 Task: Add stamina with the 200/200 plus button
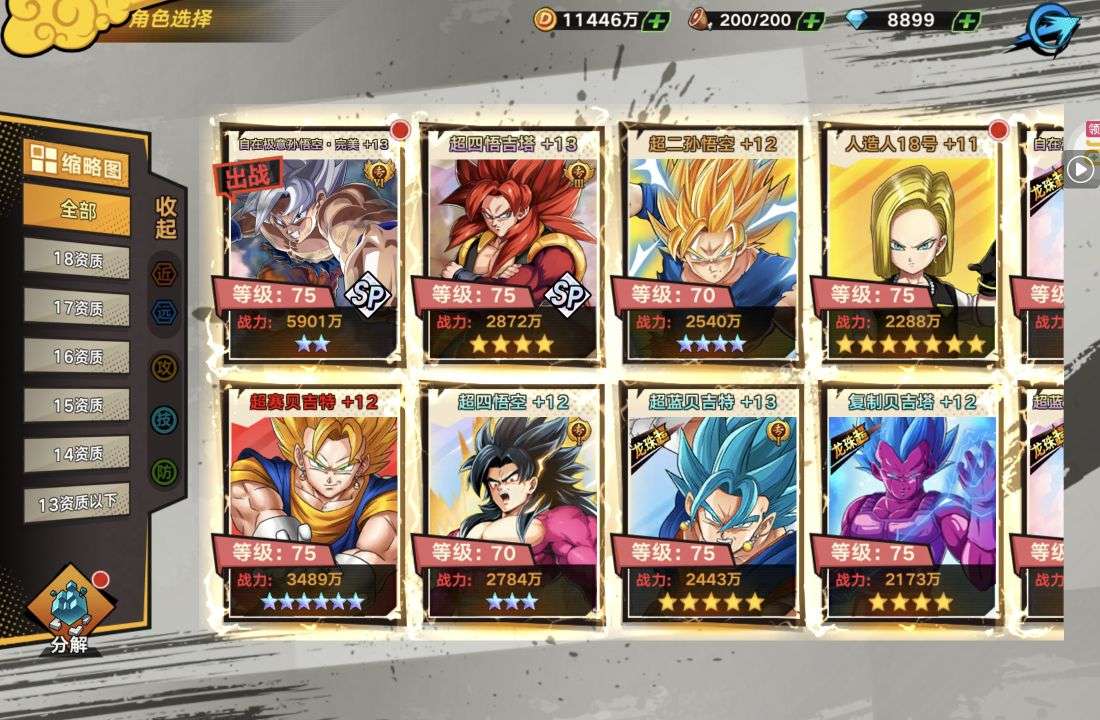[x=812, y=20]
